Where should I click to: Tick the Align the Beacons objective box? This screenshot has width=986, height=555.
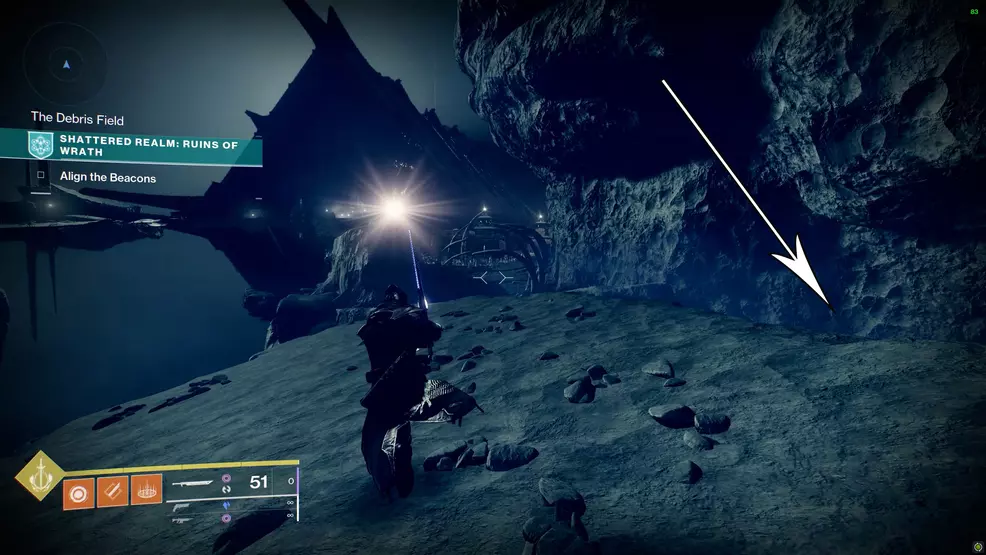pyautogui.click(x=41, y=178)
